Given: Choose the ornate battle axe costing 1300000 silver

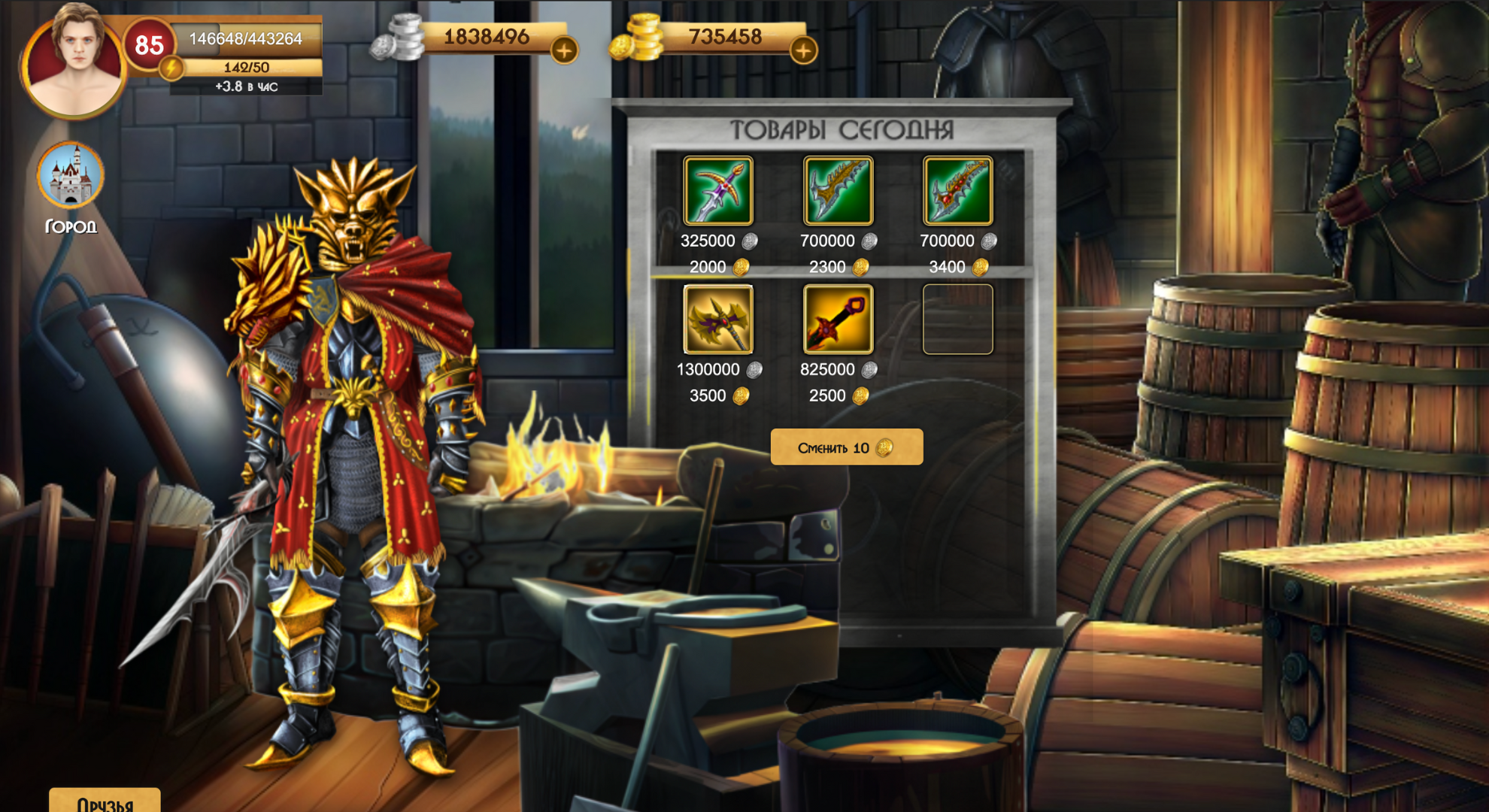Looking at the screenshot, I should (x=718, y=320).
